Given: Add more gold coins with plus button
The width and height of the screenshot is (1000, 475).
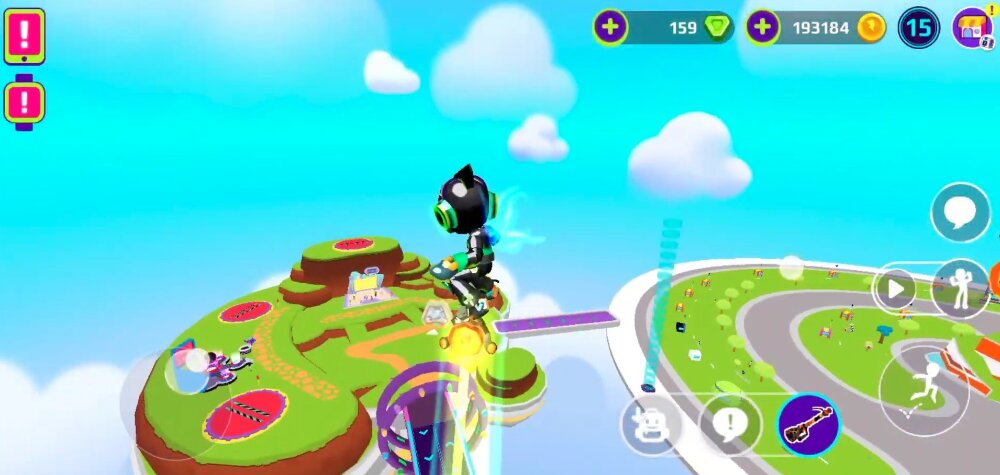Looking at the screenshot, I should pos(763,28).
